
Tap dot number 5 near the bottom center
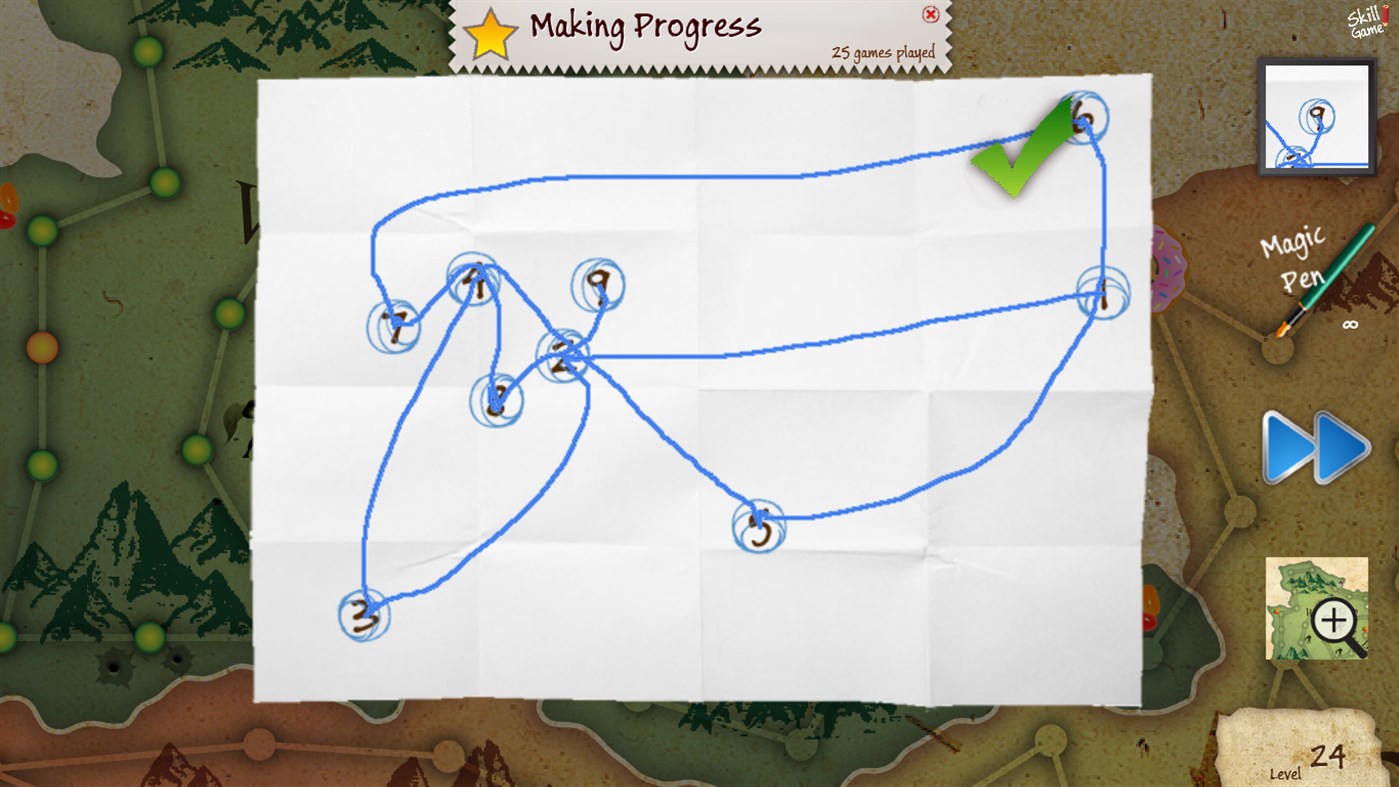click(758, 526)
